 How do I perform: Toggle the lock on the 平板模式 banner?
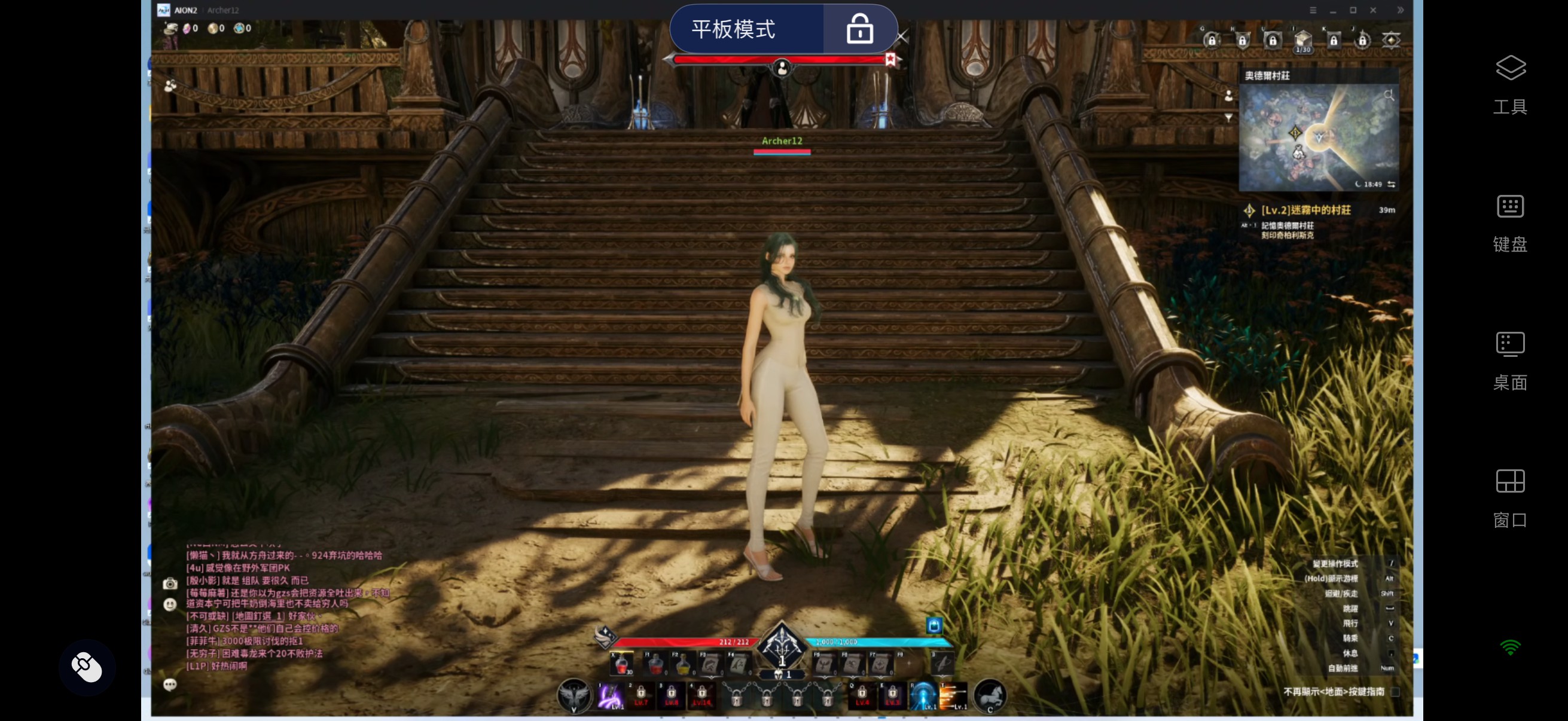(859, 28)
